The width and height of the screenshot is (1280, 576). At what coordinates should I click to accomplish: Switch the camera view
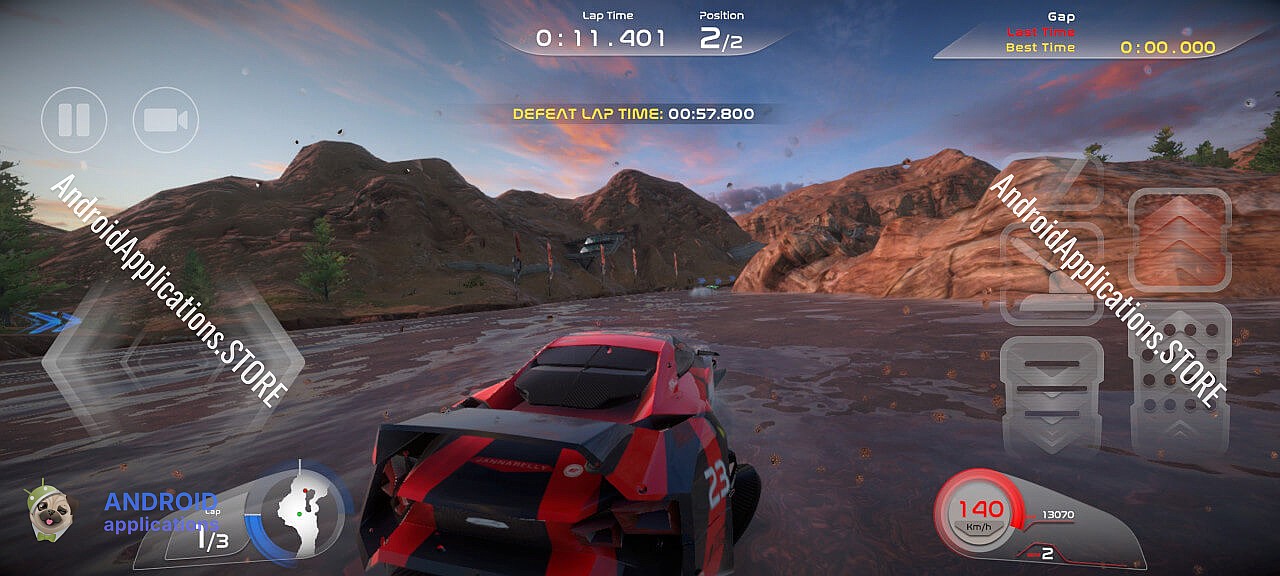click(x=166, y=120)
